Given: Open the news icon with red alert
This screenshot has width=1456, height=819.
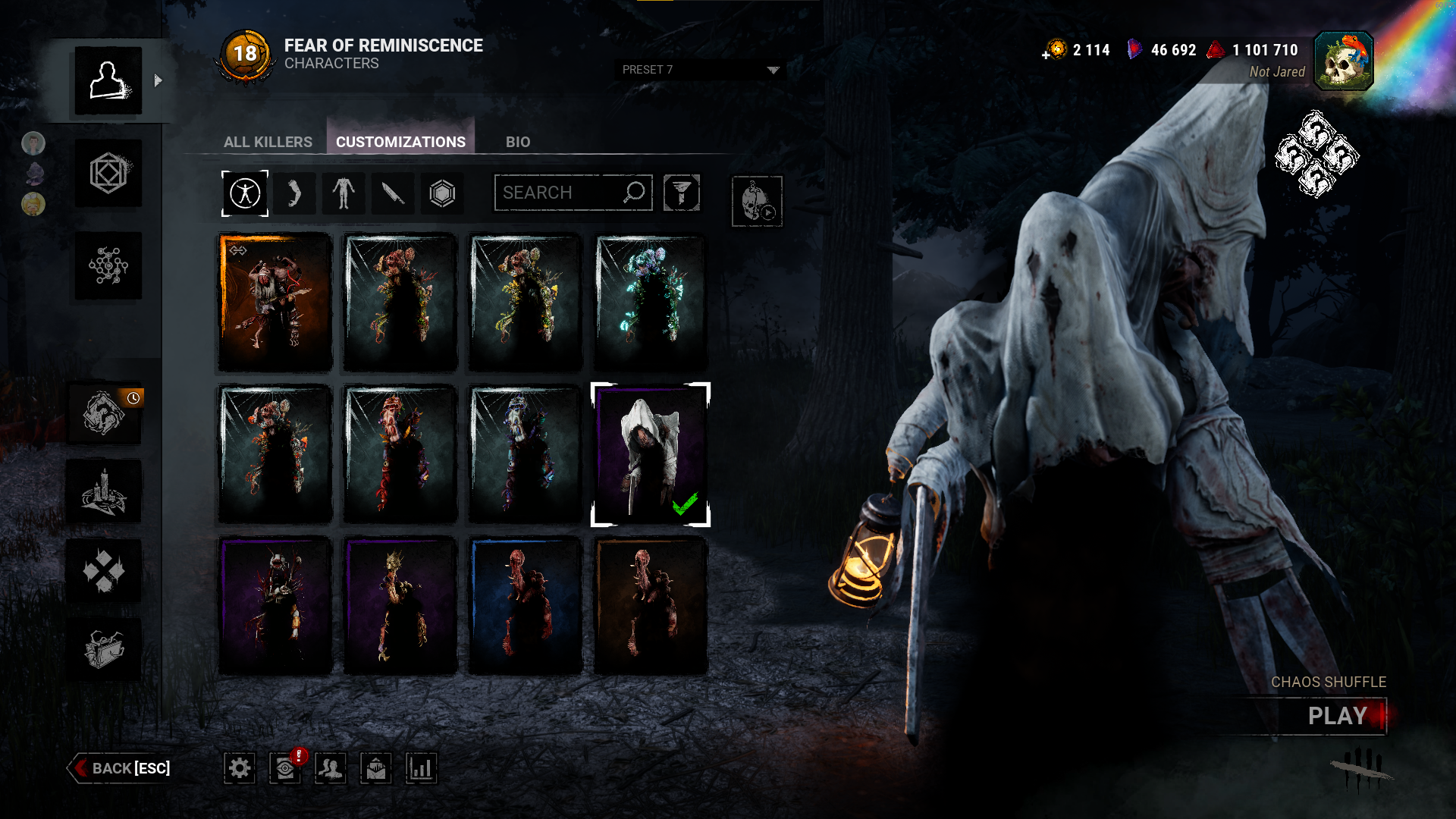Looking at the screenshot, I should click(x=286, y=768).
